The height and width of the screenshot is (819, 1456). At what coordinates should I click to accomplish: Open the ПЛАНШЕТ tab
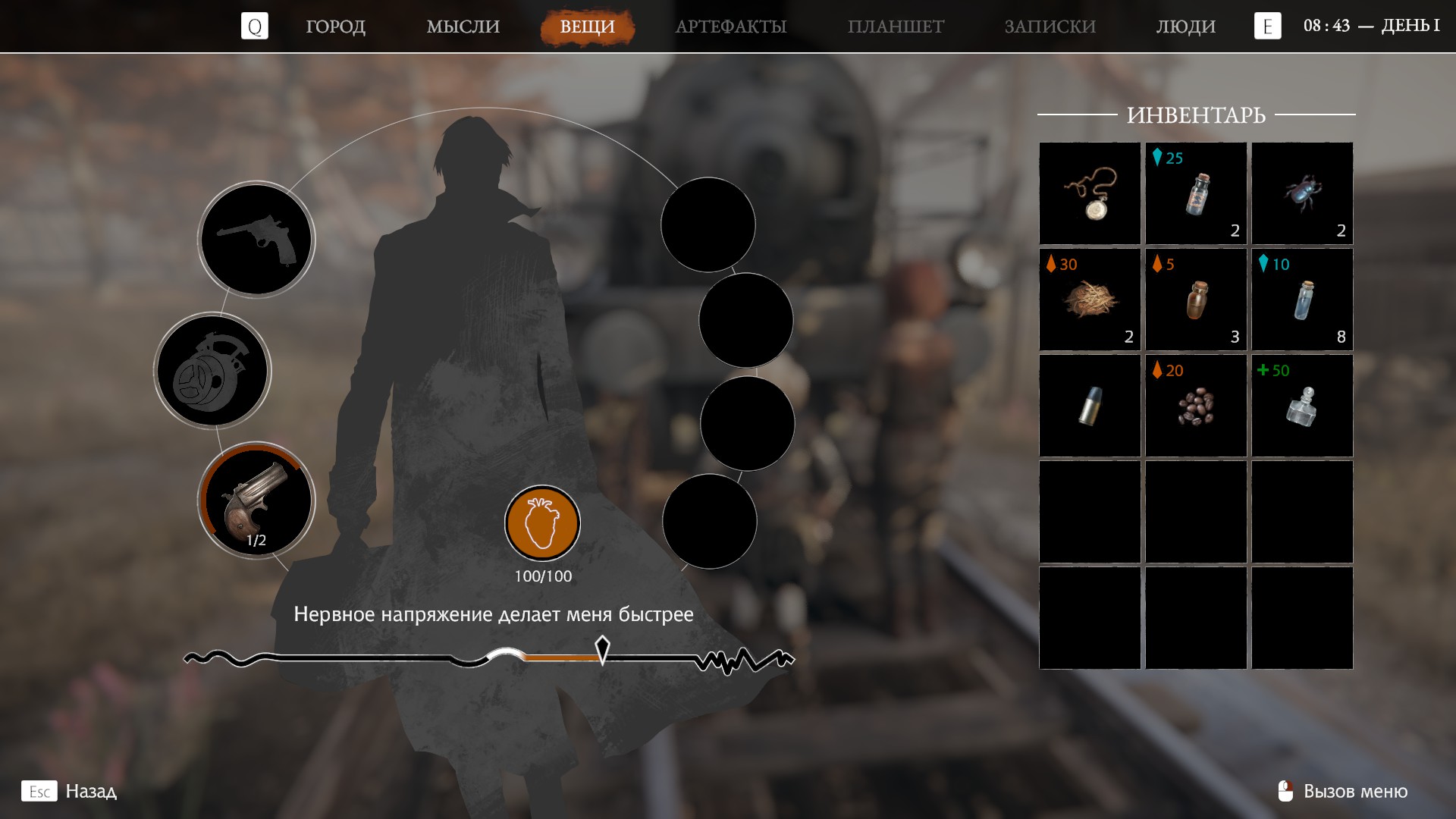(896, 27)
